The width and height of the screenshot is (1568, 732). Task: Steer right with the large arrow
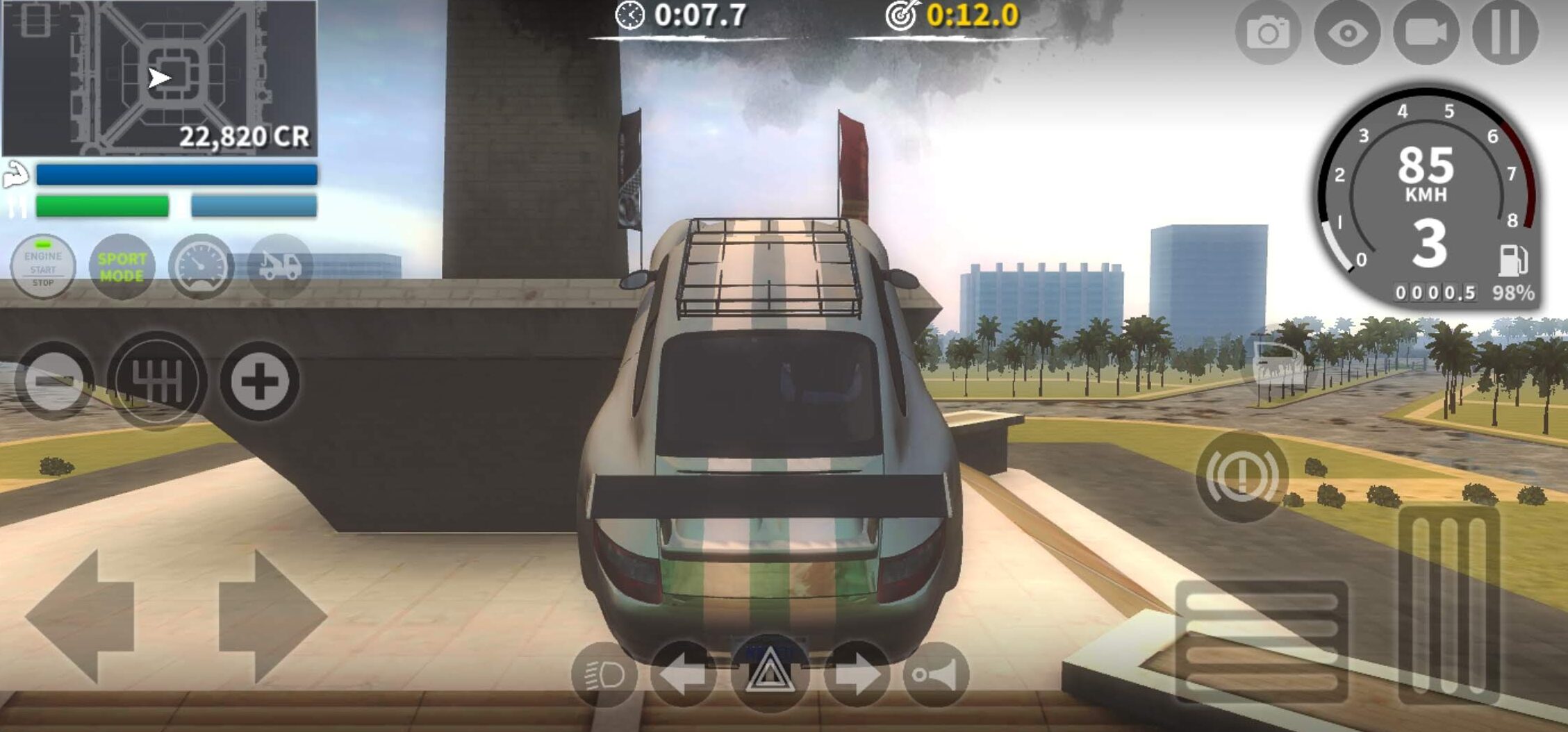tap(272, 615)
